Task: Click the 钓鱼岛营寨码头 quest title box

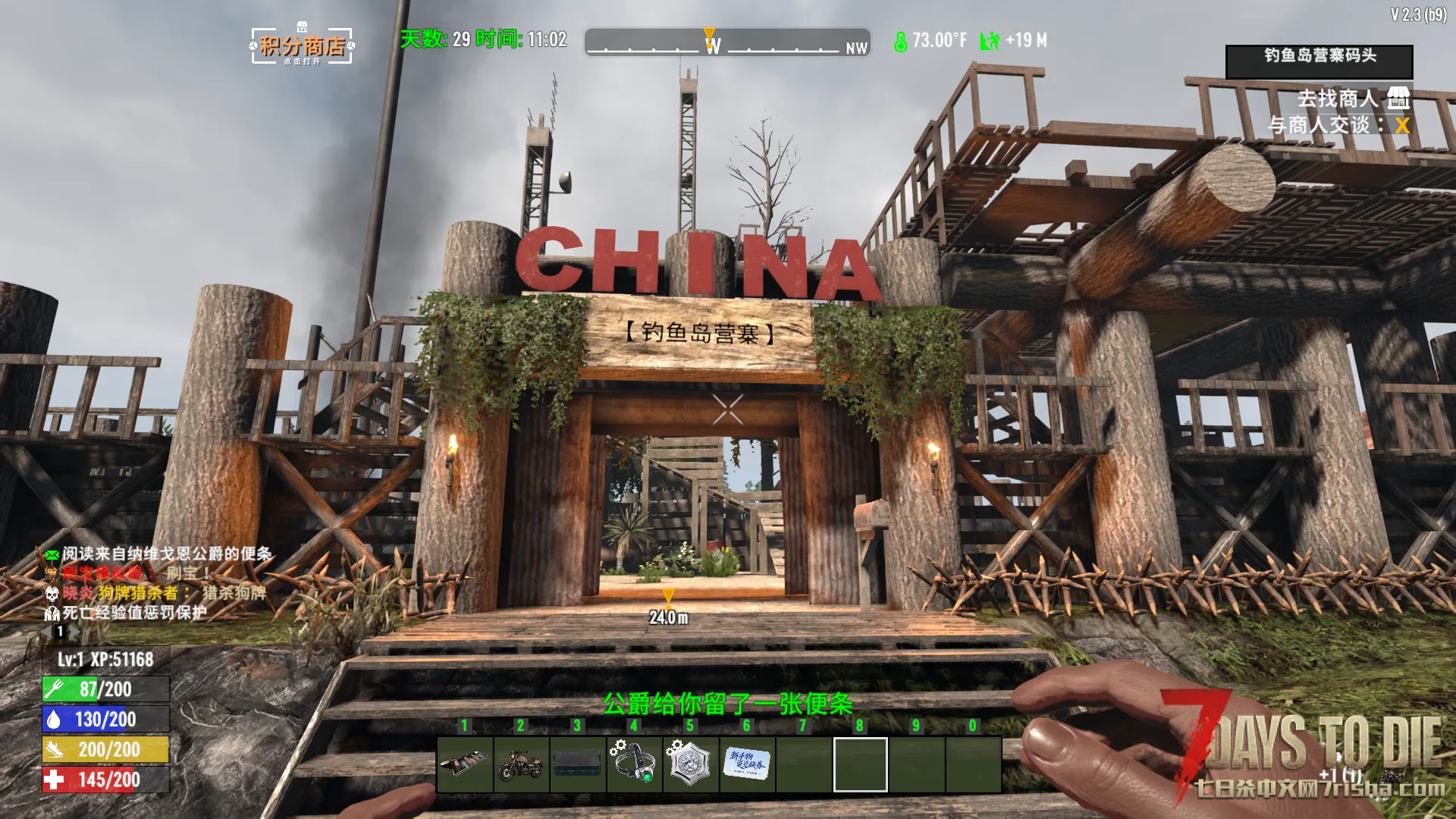Action: (x=1319, y=61)
